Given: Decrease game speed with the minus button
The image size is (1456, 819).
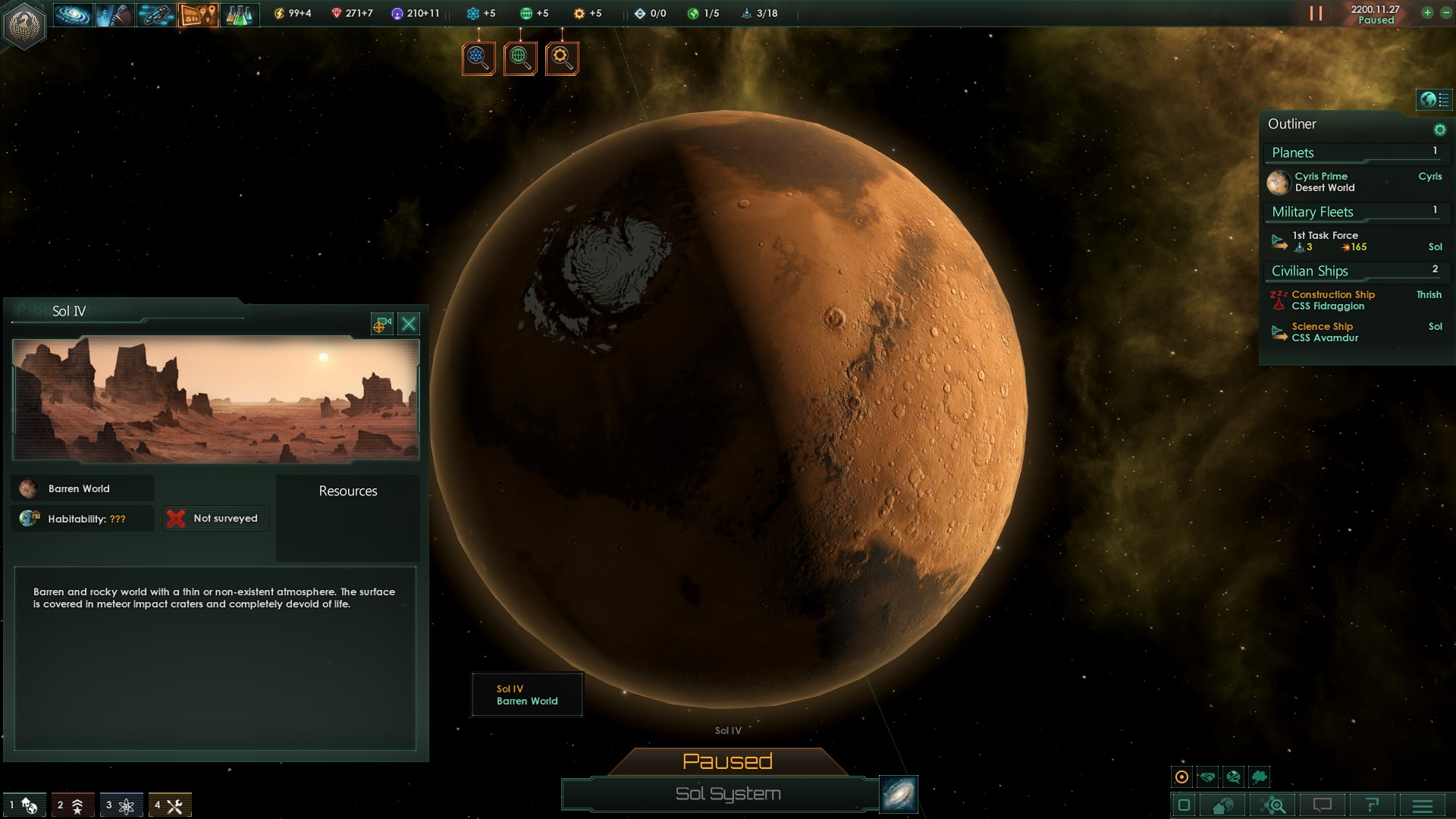Looking at the screenshot, I should point(1445,13).
